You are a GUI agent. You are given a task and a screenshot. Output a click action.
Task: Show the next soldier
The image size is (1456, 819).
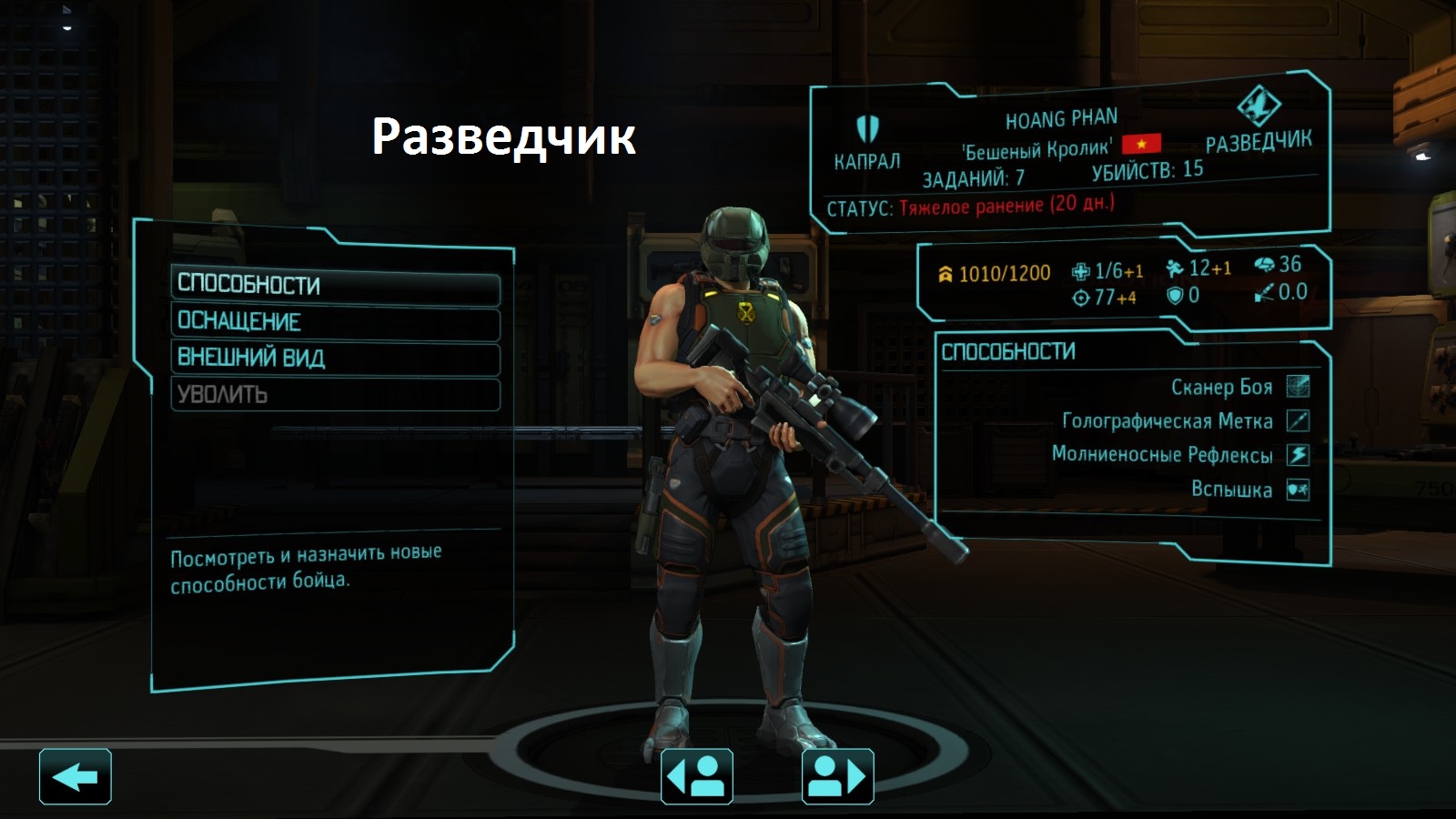[x=837, y=777]
